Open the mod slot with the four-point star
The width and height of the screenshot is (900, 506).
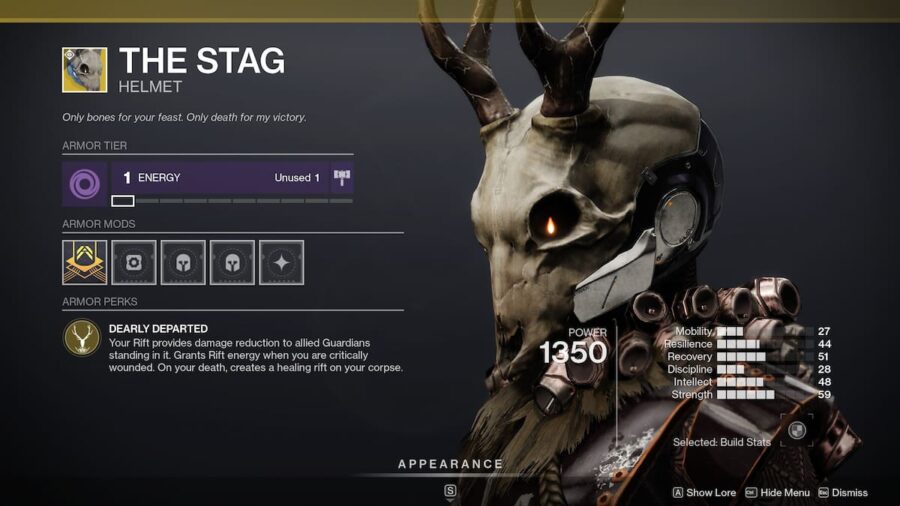pyautogui.click(x=281, y=262)
